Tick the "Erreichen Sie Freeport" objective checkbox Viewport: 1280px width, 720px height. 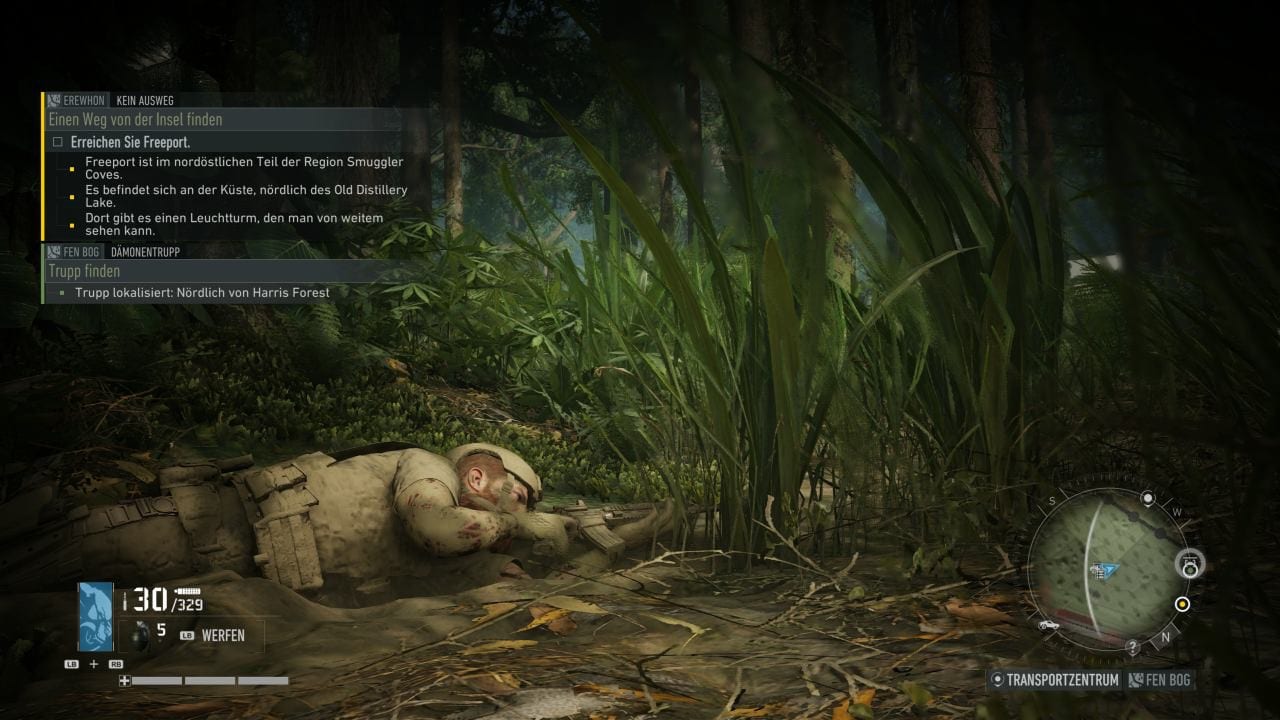pos(57,142)
